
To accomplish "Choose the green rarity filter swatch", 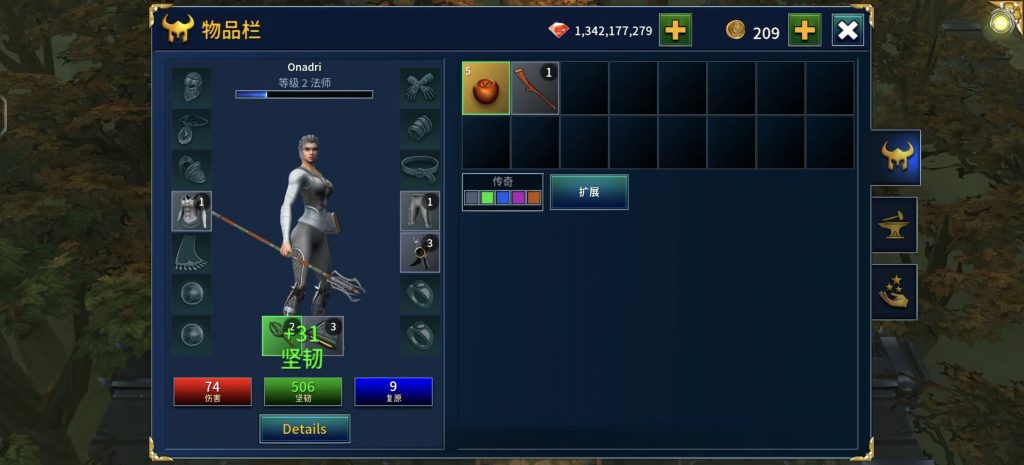I will point(487,198).
